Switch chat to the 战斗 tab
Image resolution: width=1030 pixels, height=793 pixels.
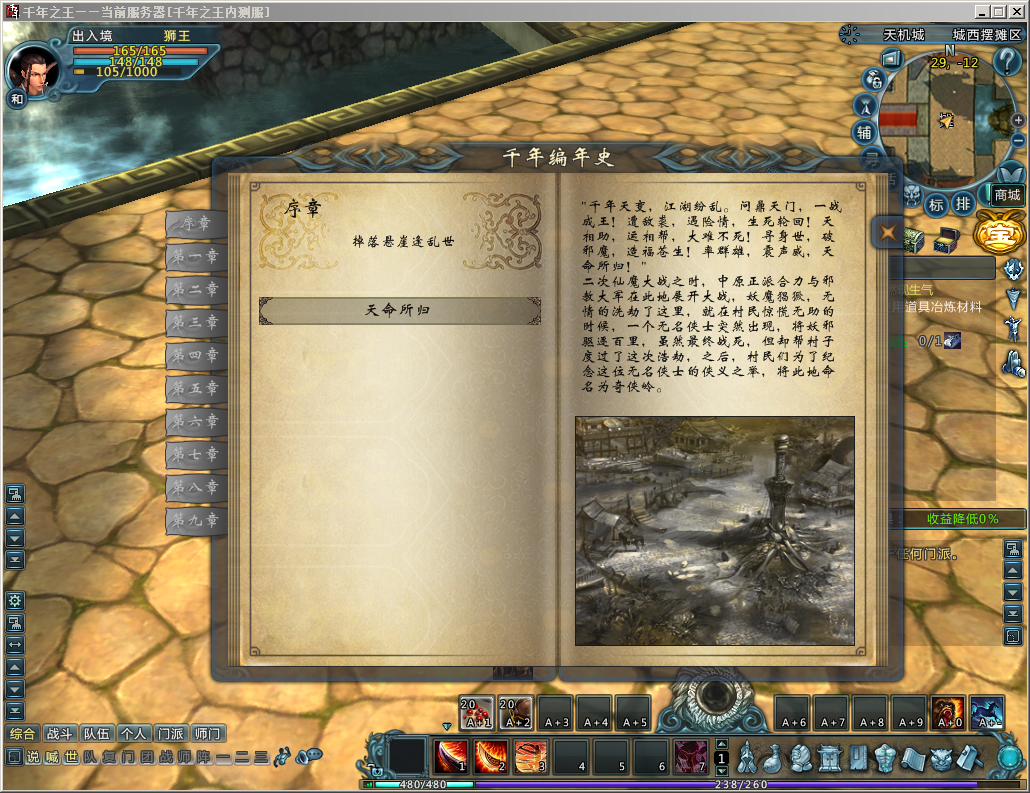[60, 733]
